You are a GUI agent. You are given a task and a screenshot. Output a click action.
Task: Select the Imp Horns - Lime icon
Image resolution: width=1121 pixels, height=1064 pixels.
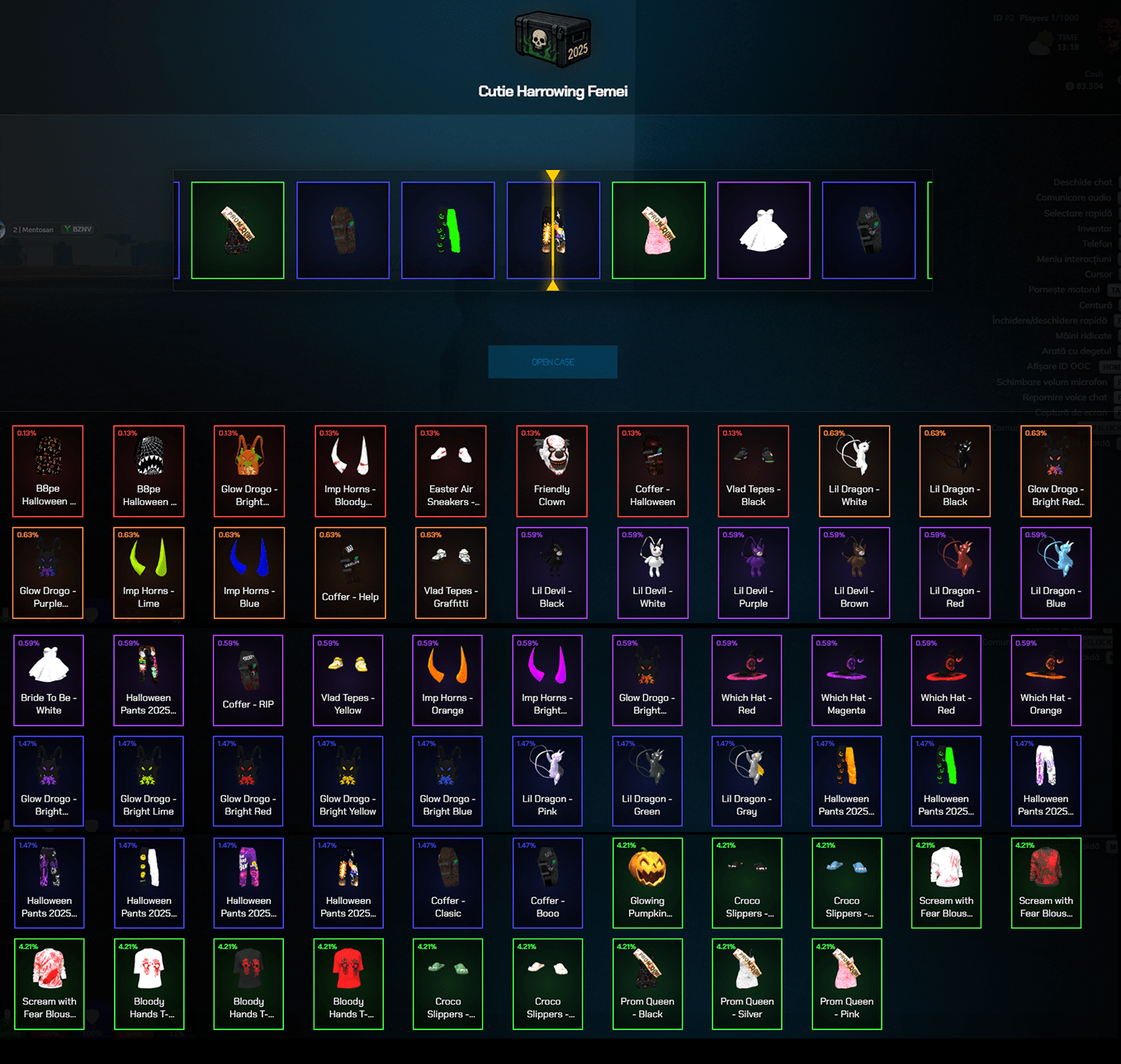(149, 561)
